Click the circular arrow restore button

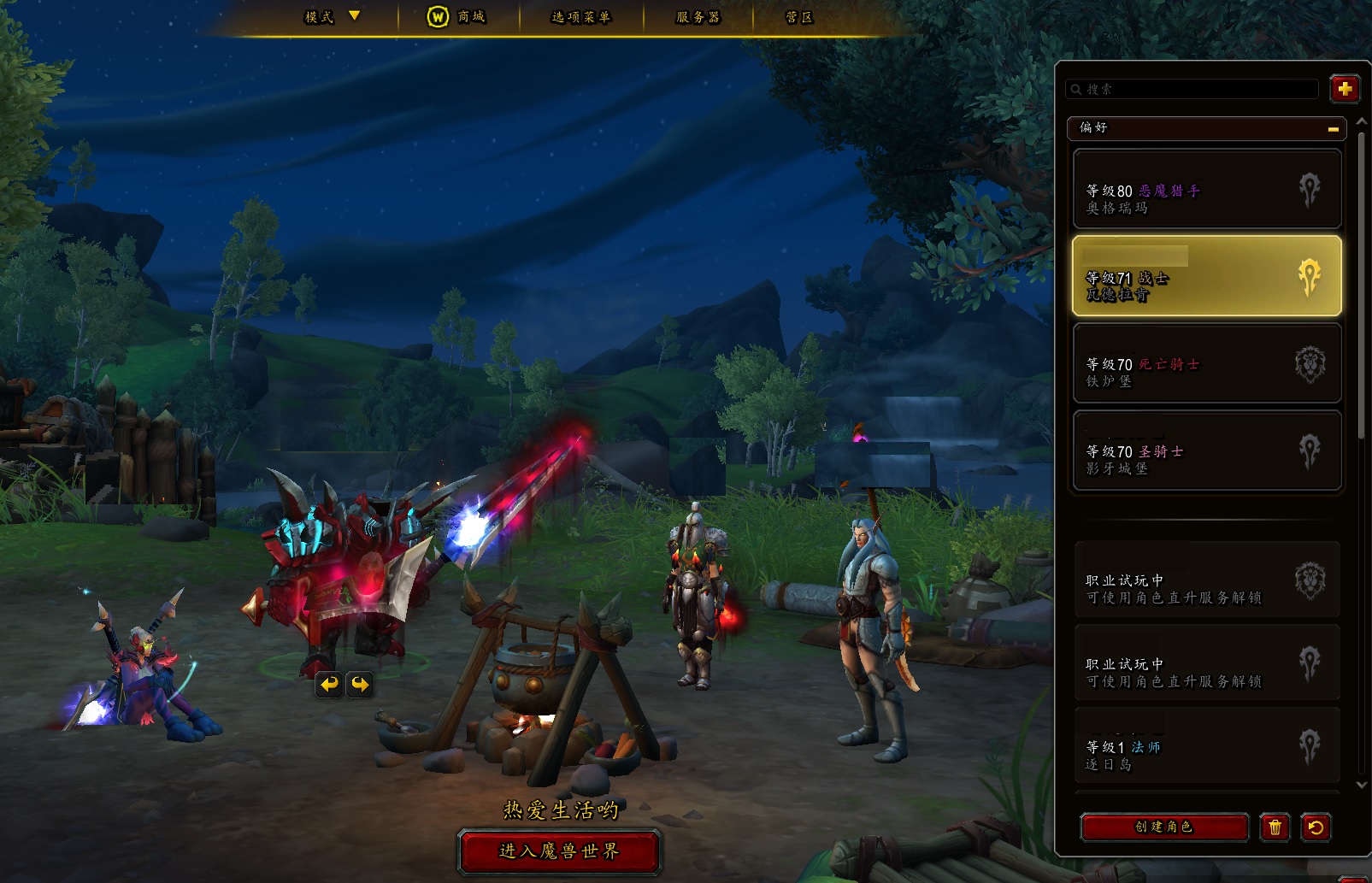1316,827
